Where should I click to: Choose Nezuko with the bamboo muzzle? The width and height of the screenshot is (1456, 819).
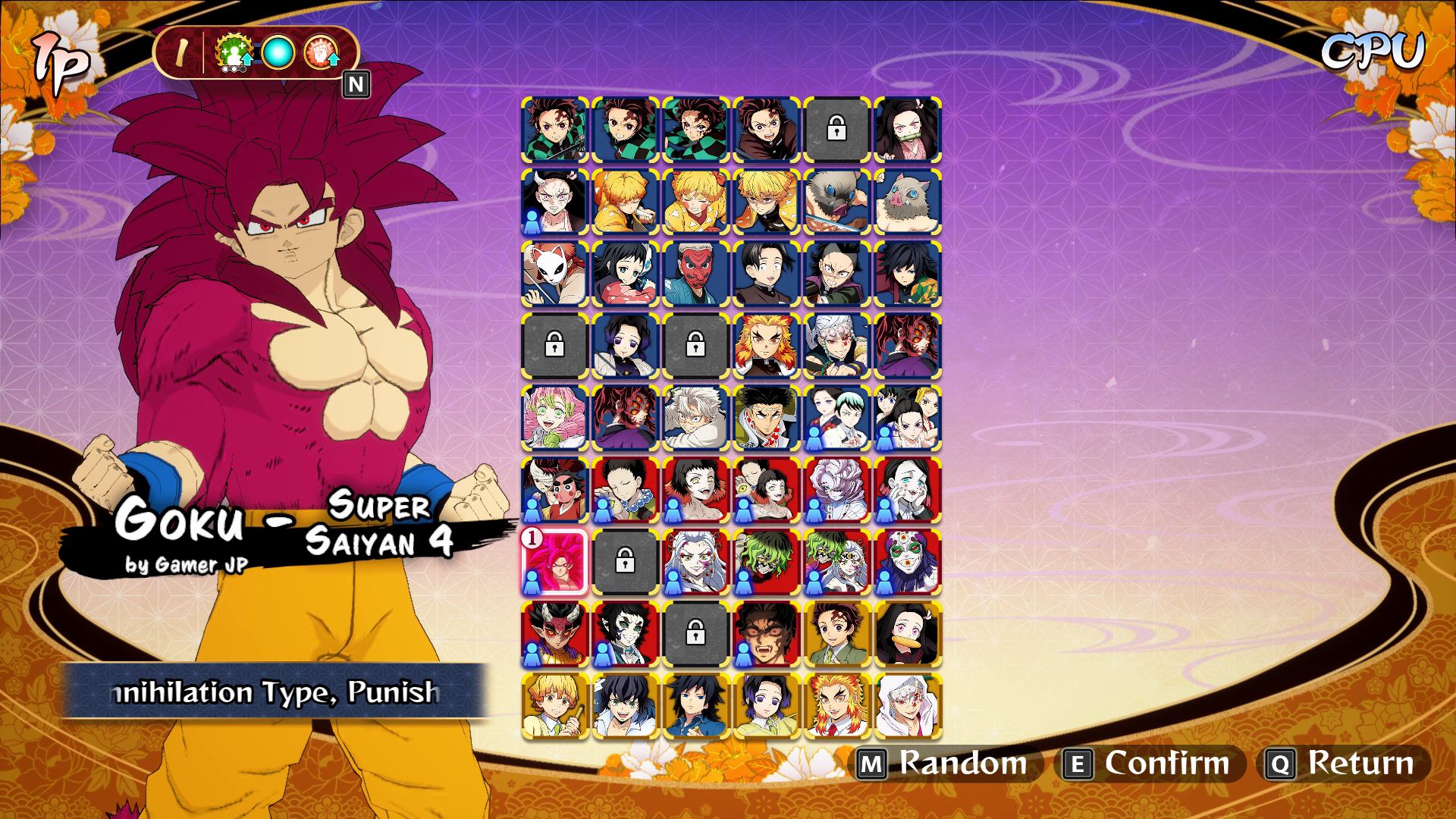[907, 130]
